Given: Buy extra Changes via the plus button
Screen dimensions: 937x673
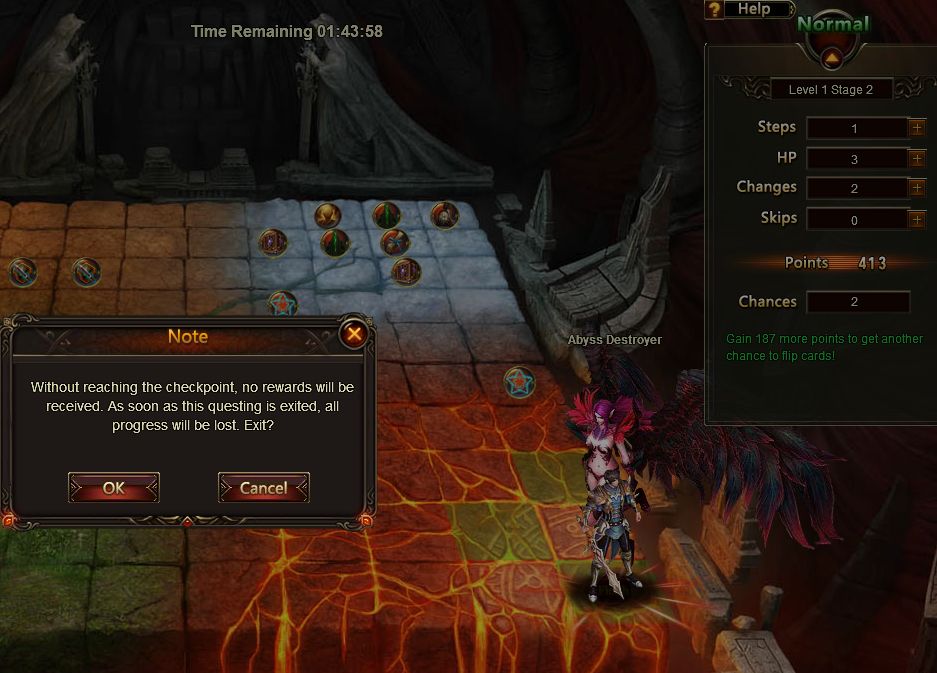Looking at the screenshot, I should [916, 188].
